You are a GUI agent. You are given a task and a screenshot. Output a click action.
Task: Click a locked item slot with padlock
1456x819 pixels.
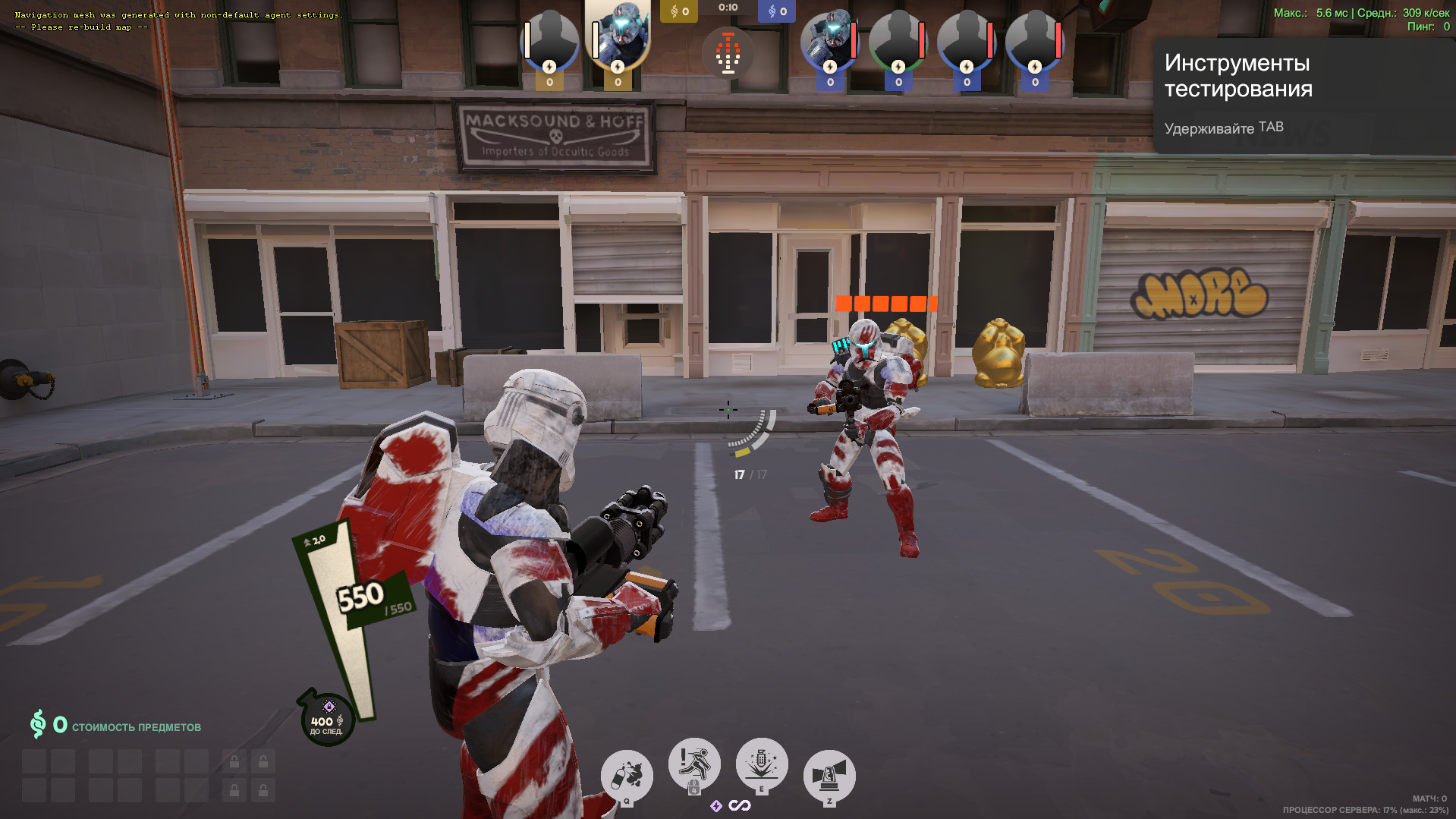tap(233, 760)
